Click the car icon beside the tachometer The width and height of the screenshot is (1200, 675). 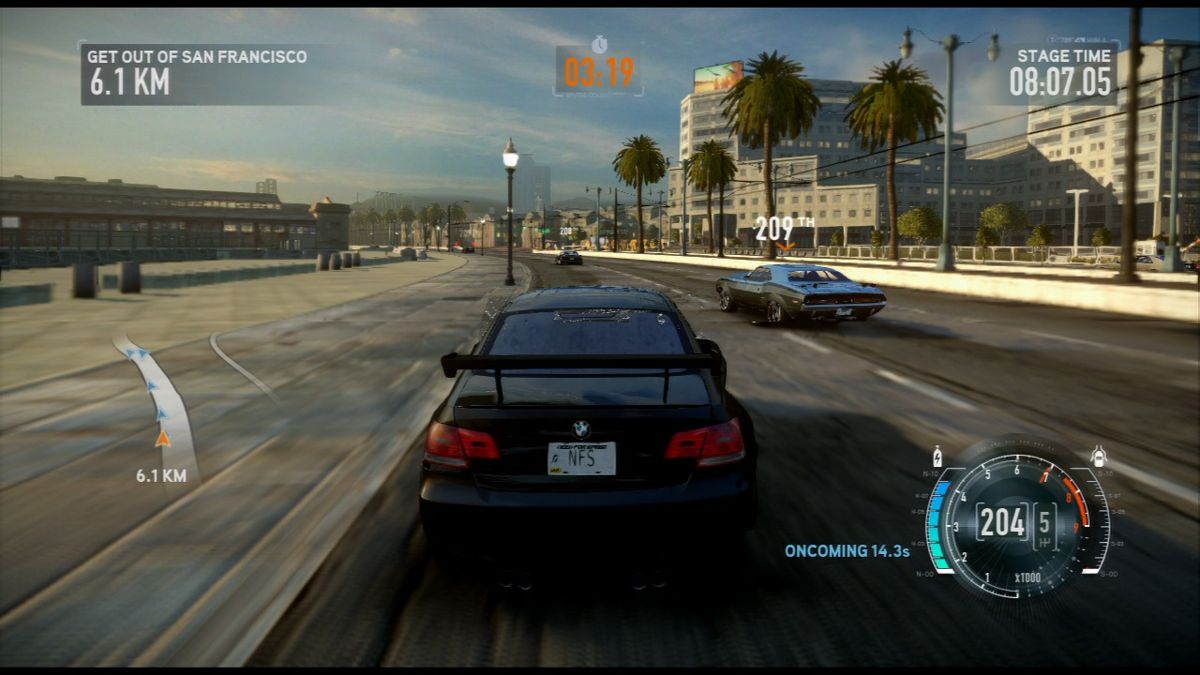coord(1098,456)
